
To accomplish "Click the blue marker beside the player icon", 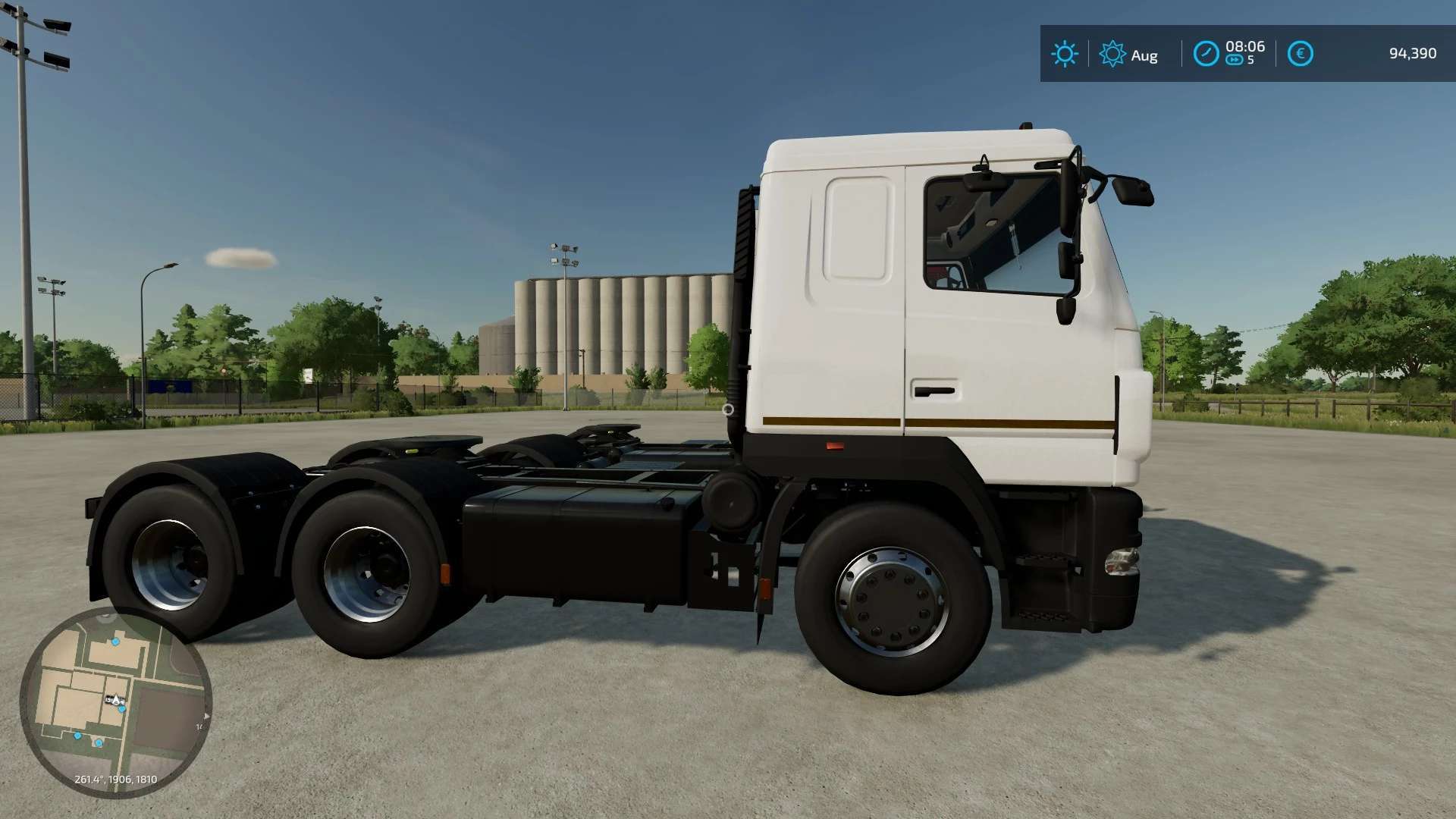I will click(x=122, y=708).
